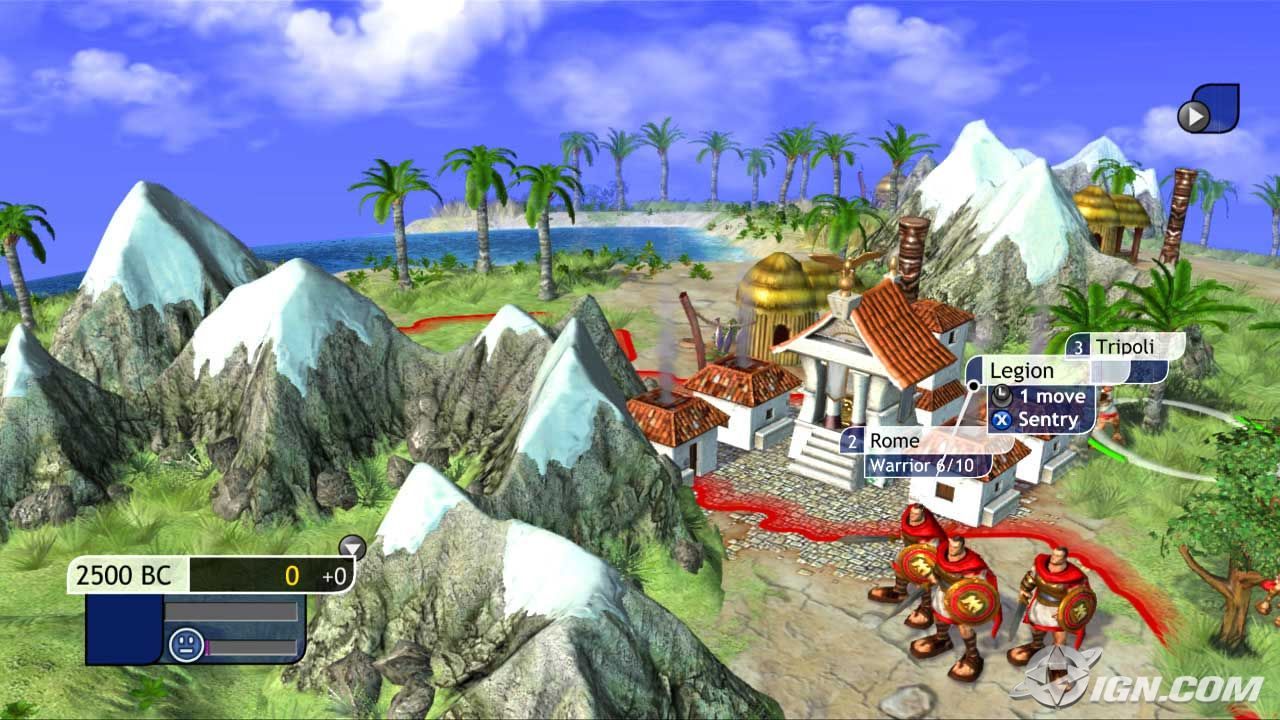Image resolution: width=1280 pixels, height=720 pixels.
Task: Open the Tripoli city banner
Action: pyautogui.click(x=1124, y=347)
